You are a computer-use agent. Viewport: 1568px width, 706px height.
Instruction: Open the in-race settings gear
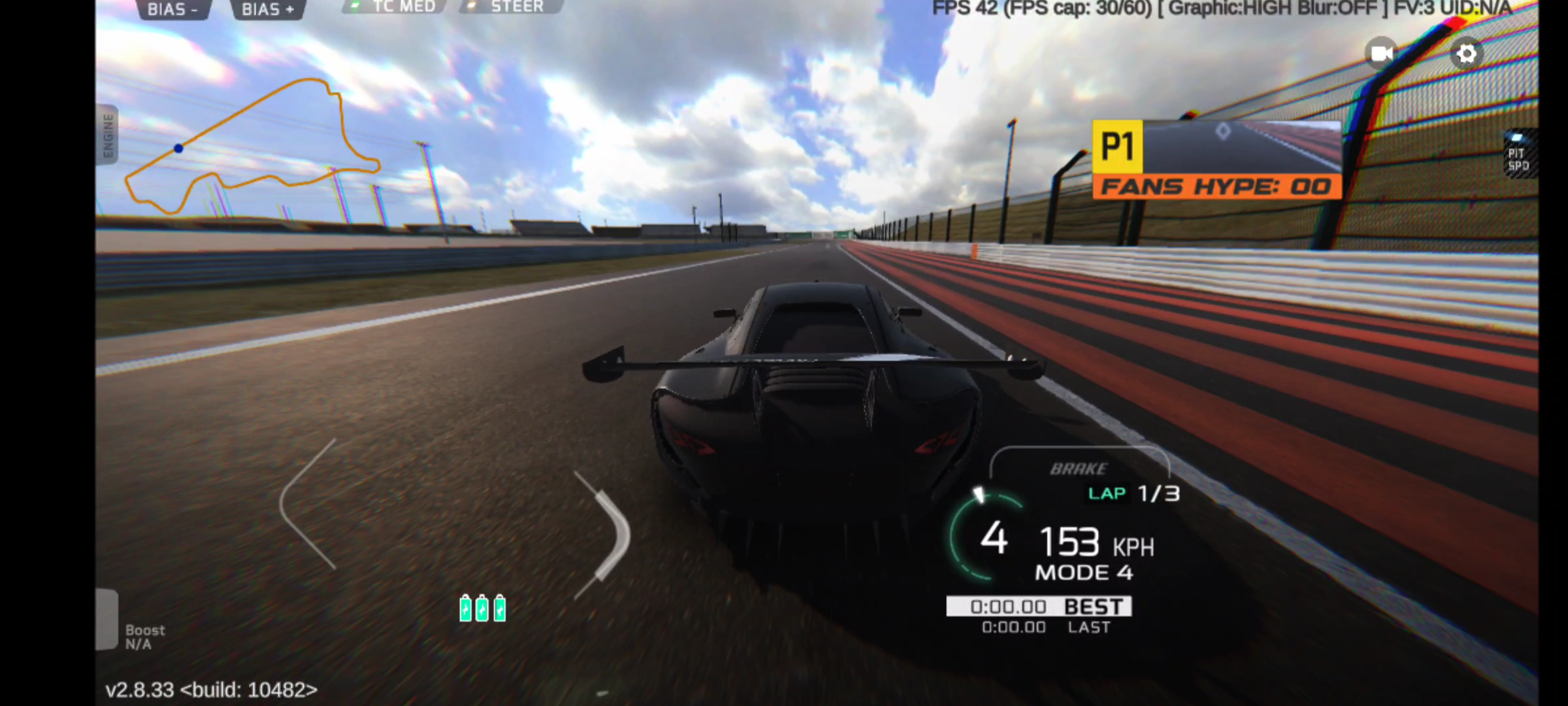tap(1467, 54)
